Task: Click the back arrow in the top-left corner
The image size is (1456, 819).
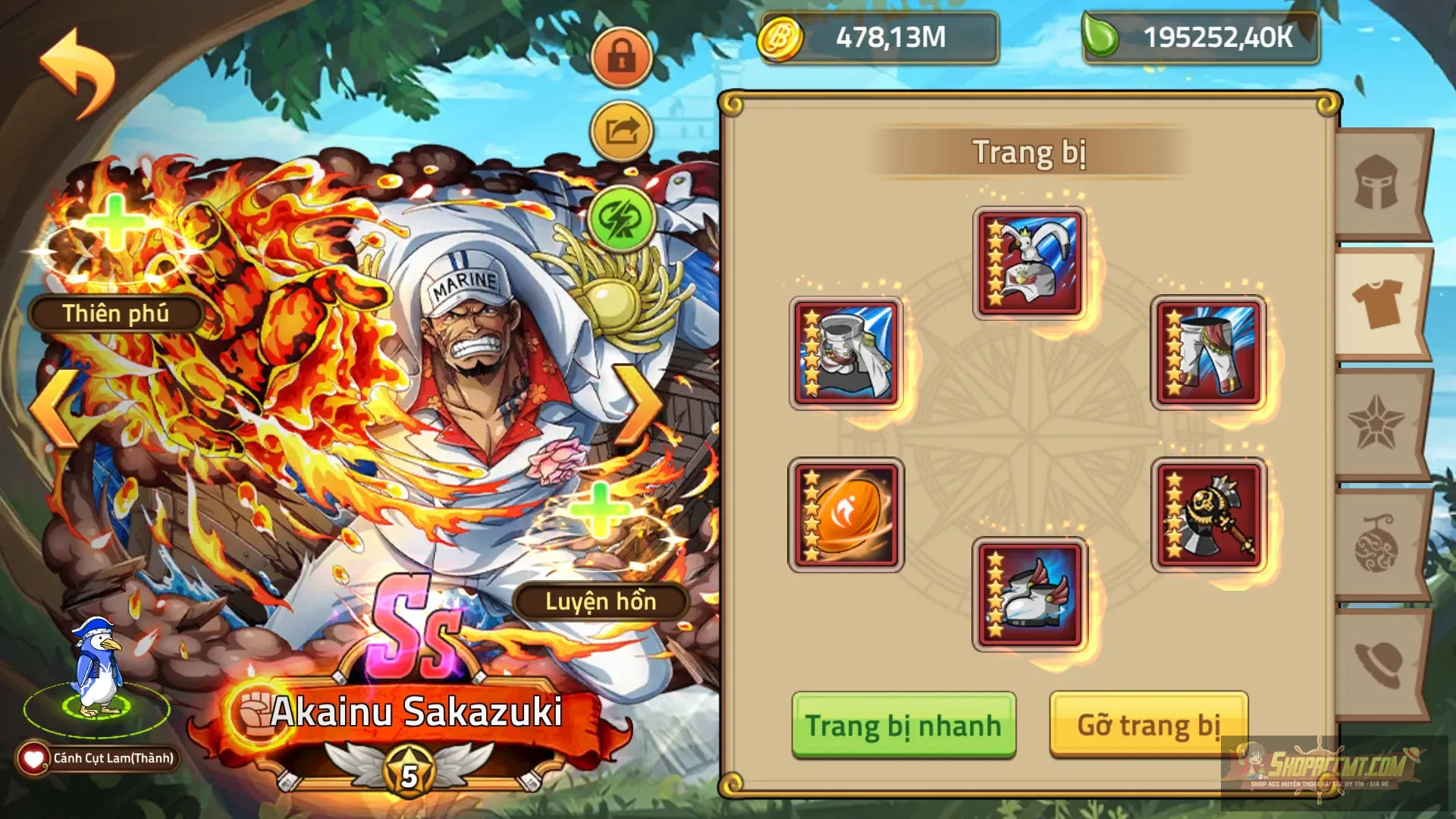Action: coord(72,72)
